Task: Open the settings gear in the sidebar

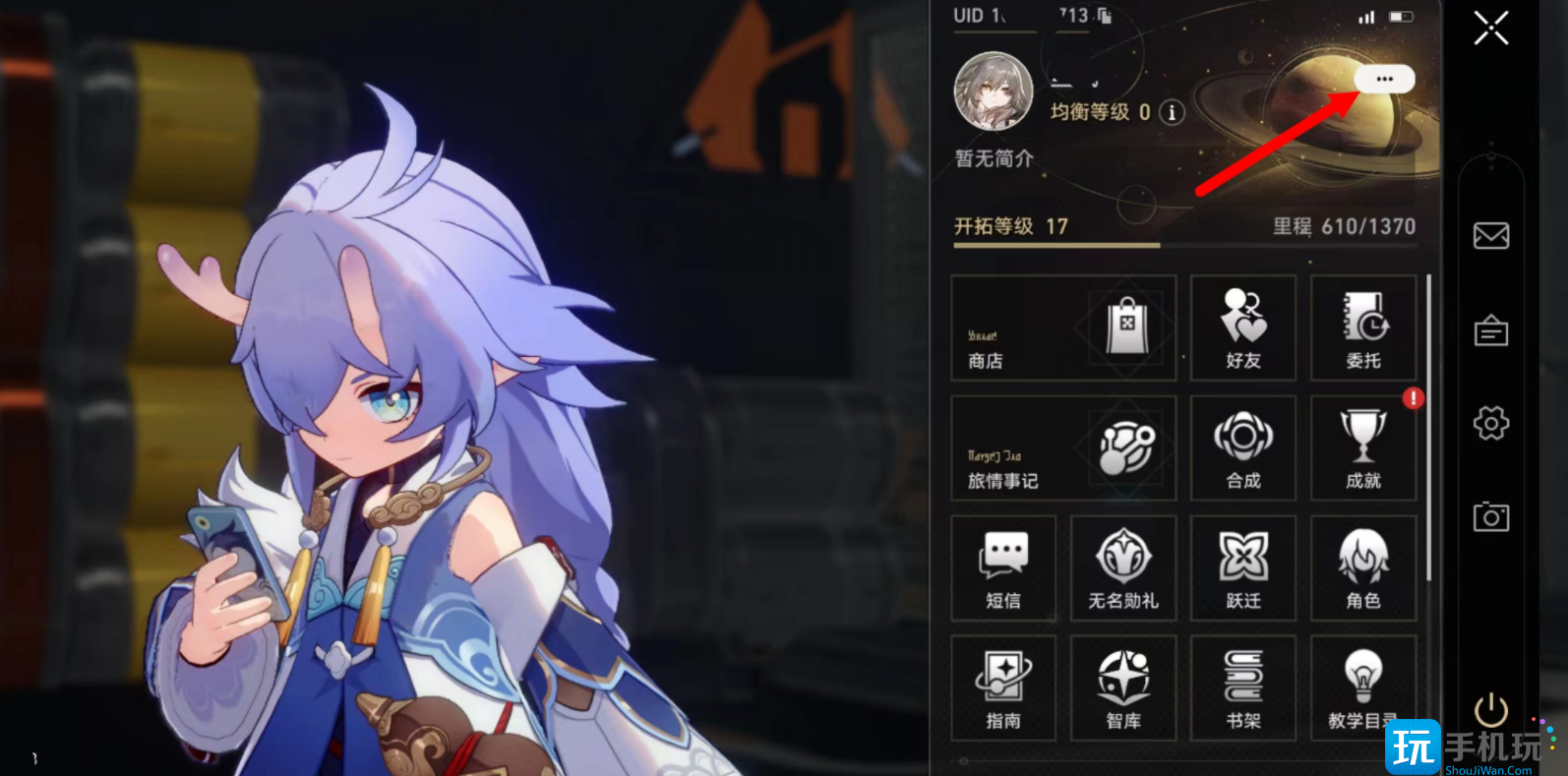Action: coord(1491,424)
